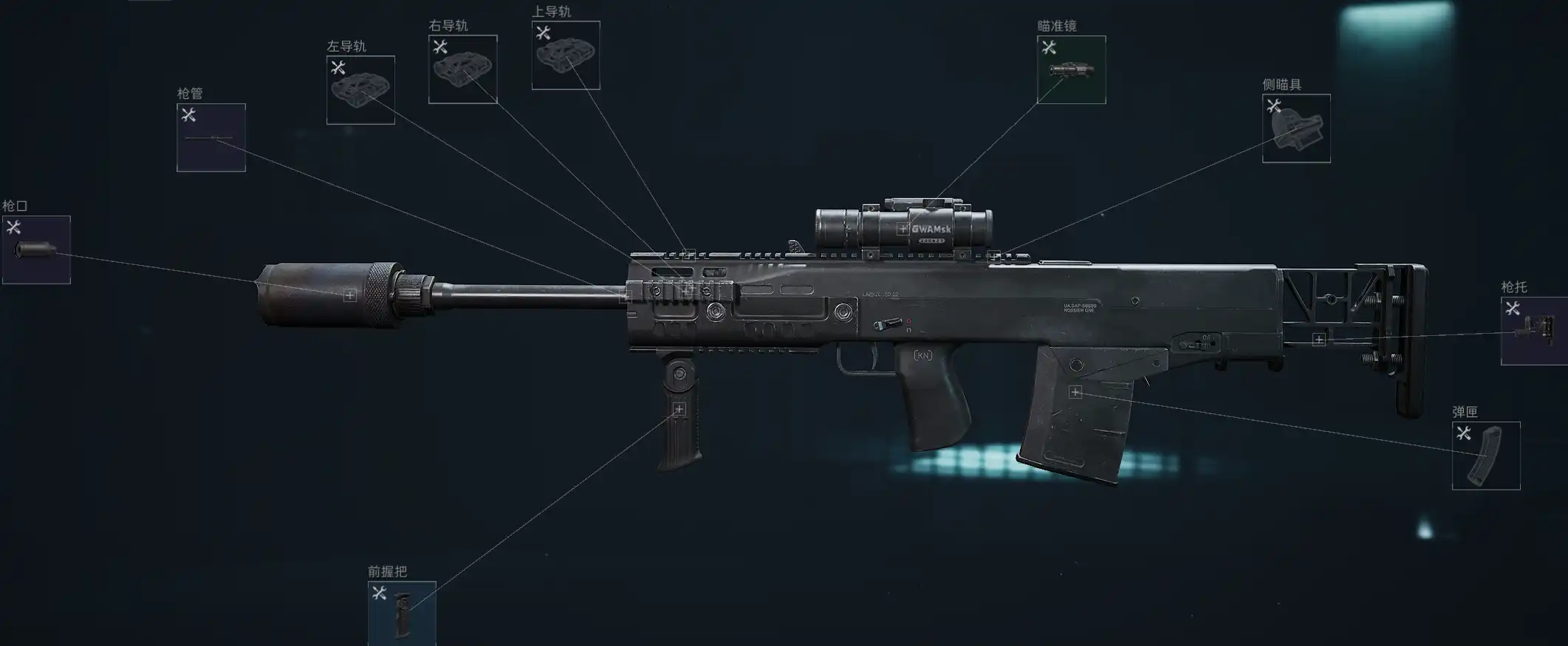Select the 枪口 muzzle attachment slot
This screenshot has height=646, width=1568.
point(36,250)
